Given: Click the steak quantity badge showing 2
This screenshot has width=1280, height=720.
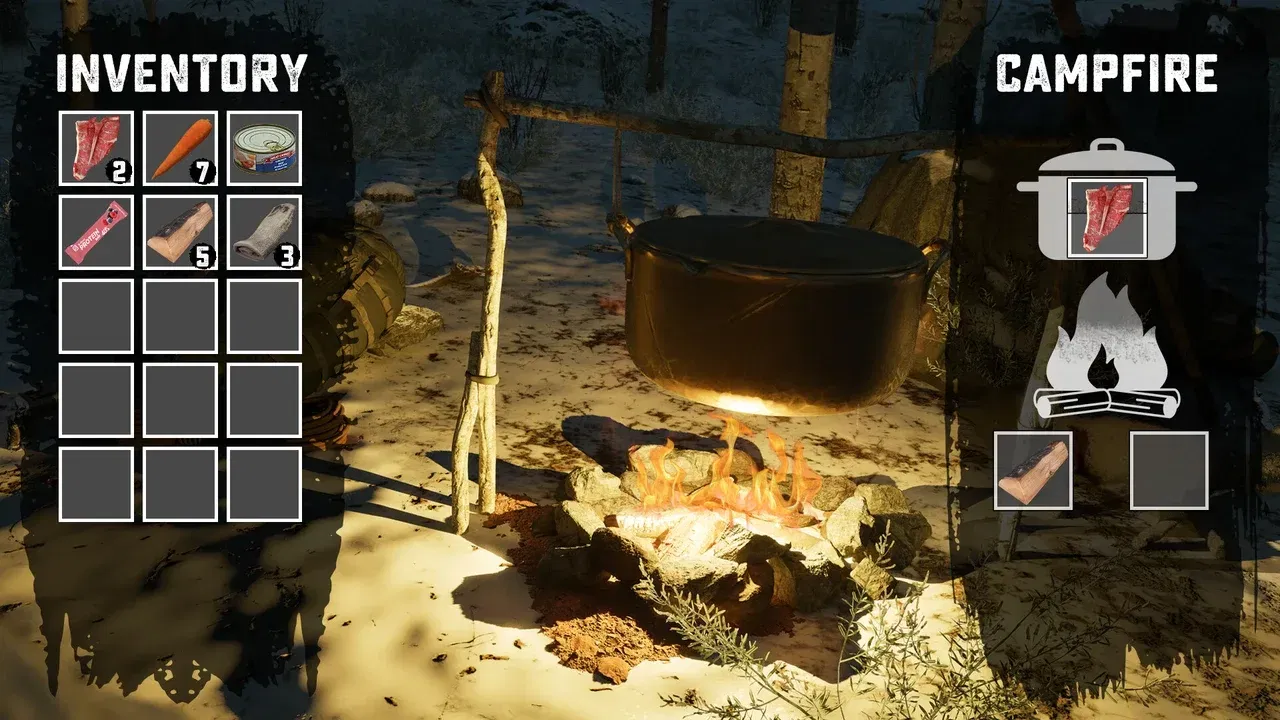Looking at the screenshot, I should (x=119, y=170).
